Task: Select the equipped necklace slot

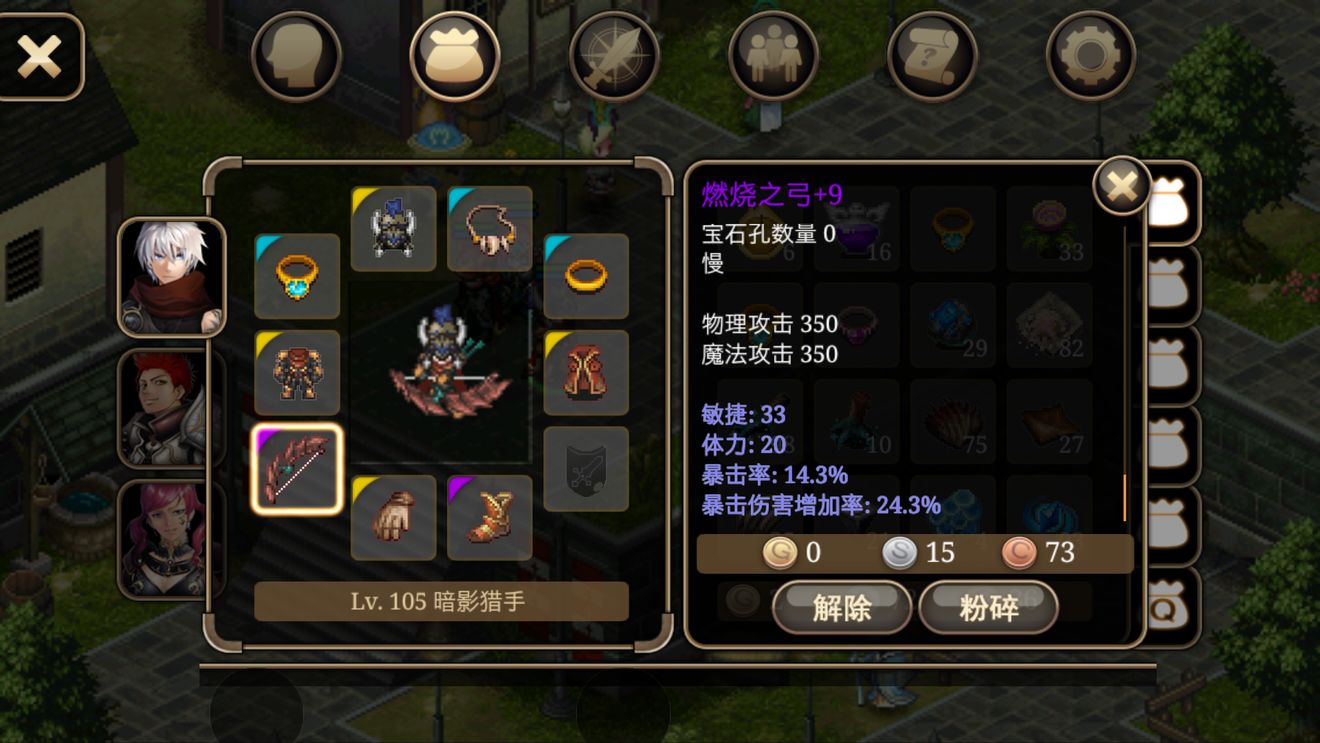Action: [489, 227]
